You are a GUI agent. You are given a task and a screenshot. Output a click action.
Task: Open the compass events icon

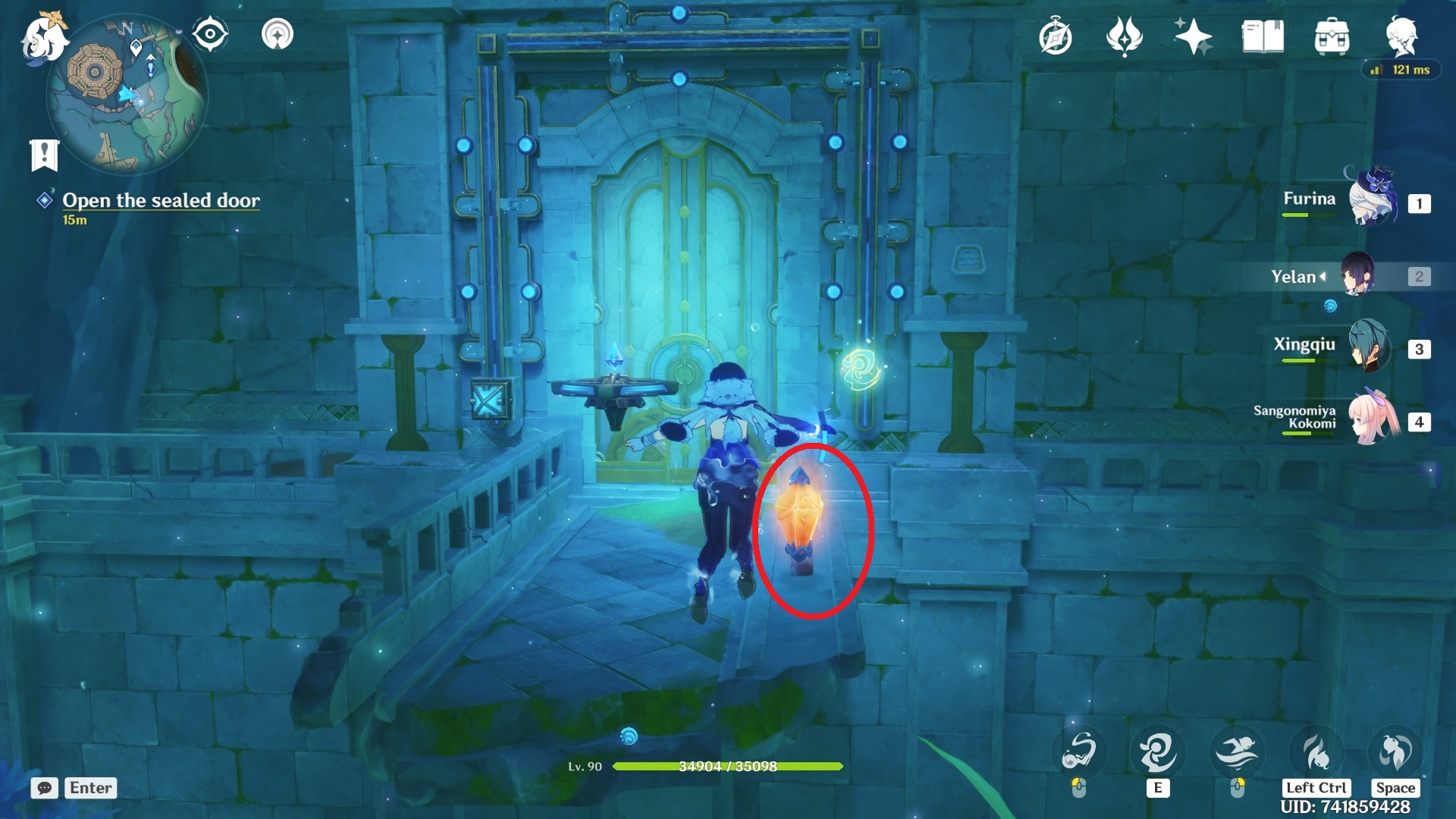click(x=1055, y=37)
